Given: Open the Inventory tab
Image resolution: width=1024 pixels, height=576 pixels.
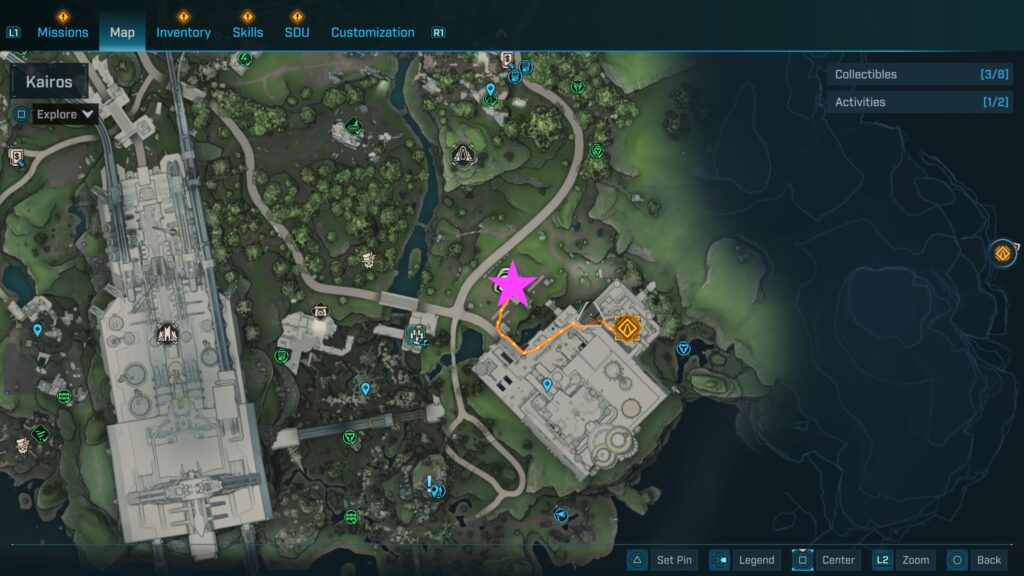Looking at the screenshot, I should pyautogui.click(x=183, y=32).
